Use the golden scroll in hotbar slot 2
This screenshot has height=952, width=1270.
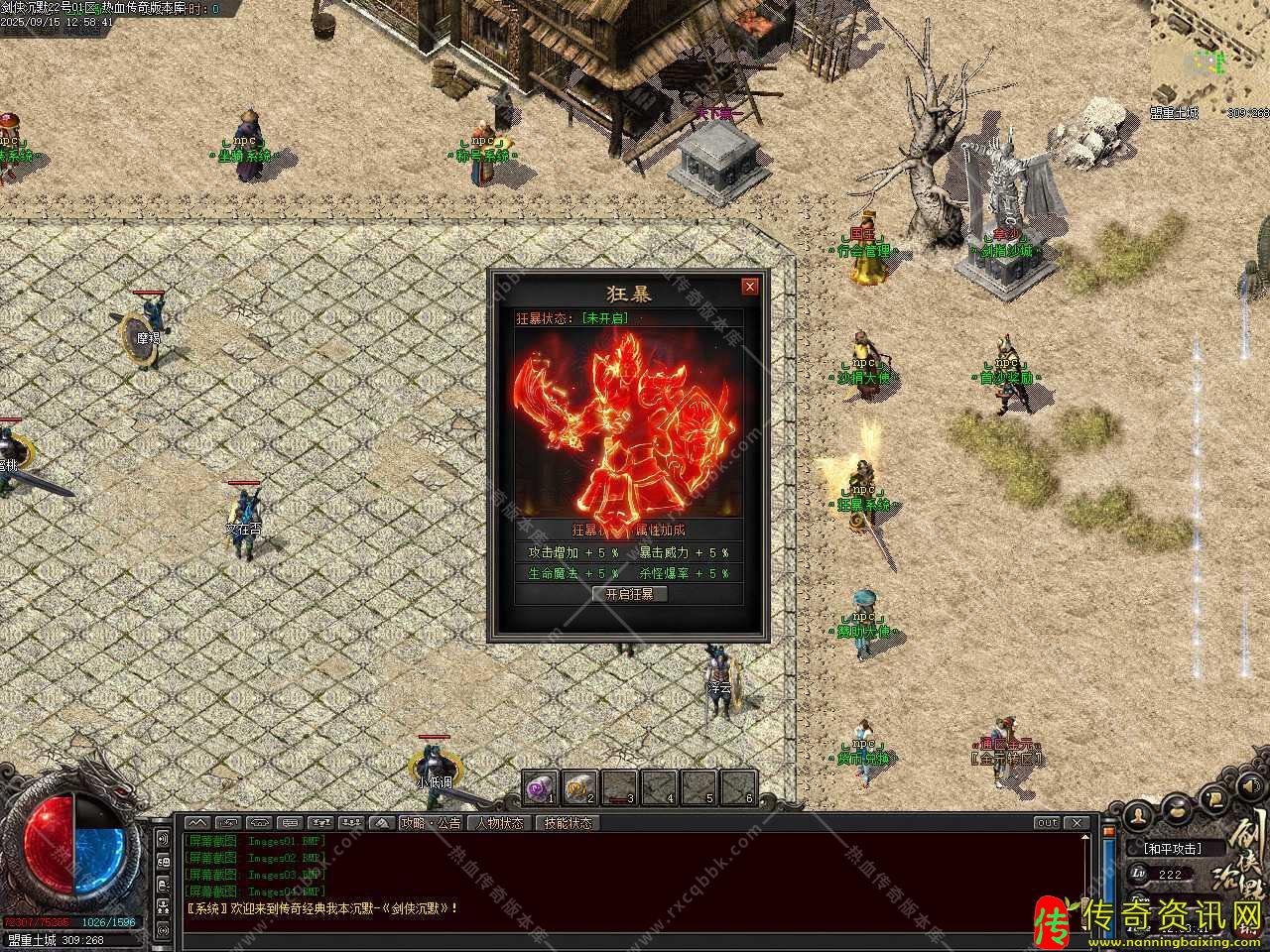[x=580, y=787]
